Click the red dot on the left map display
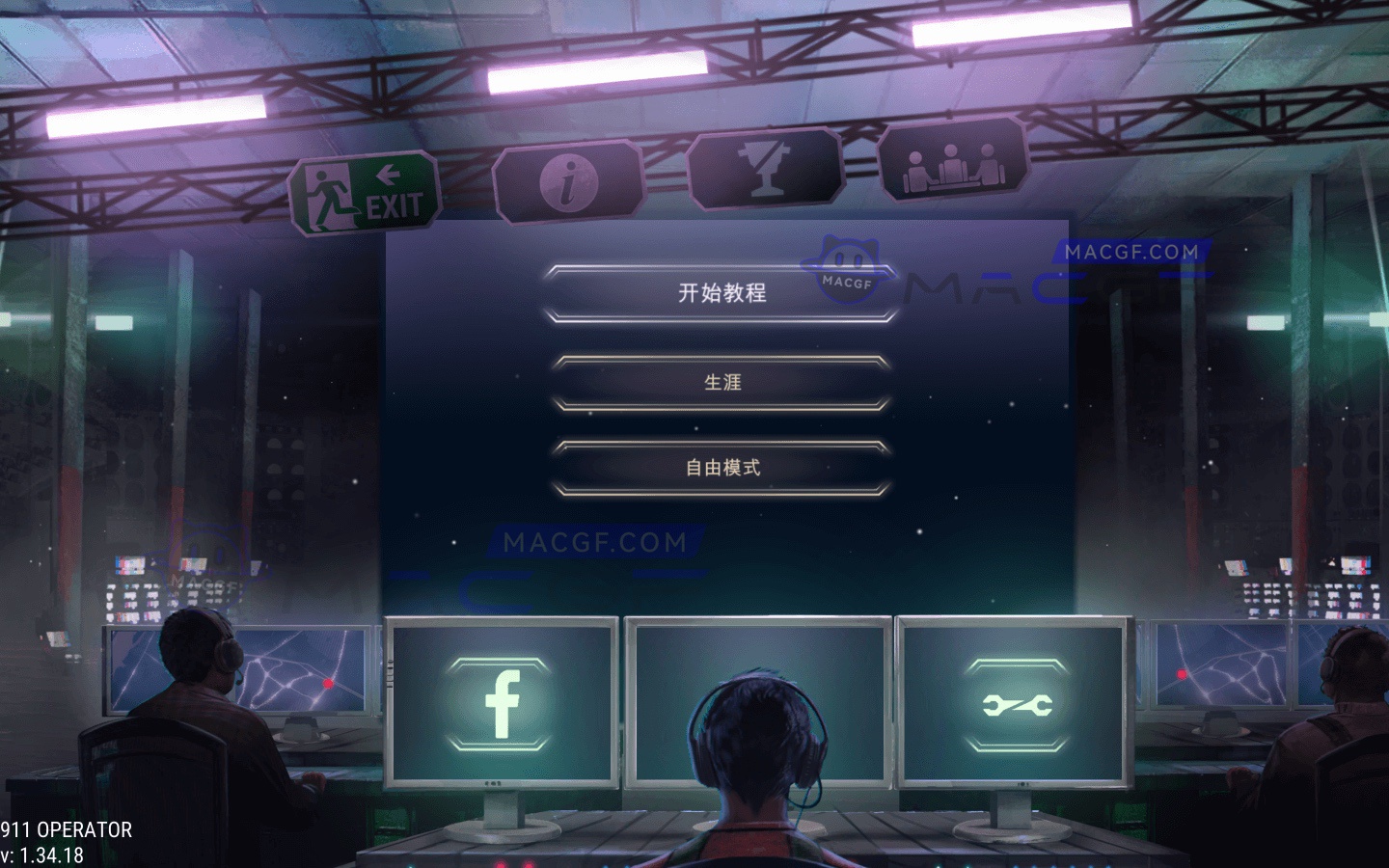The width and height of the screenshot is (1389, 868). coord(328,685)
